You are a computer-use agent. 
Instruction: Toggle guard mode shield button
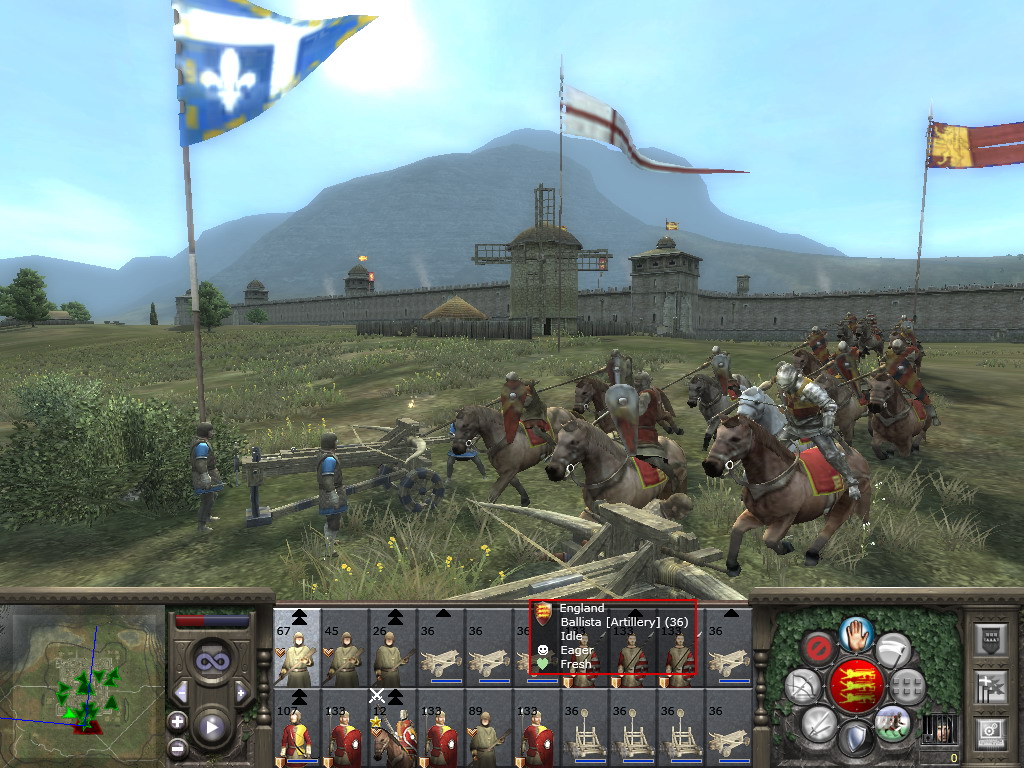pos(855,739)
